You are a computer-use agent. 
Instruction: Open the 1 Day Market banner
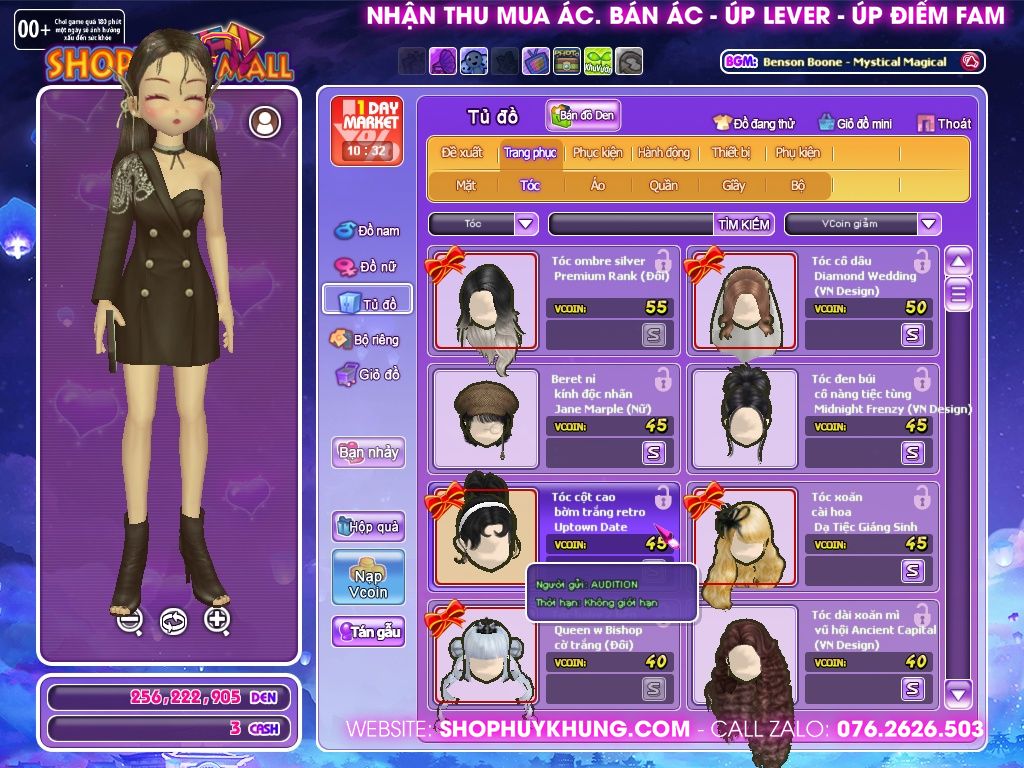tap(366, 130)
